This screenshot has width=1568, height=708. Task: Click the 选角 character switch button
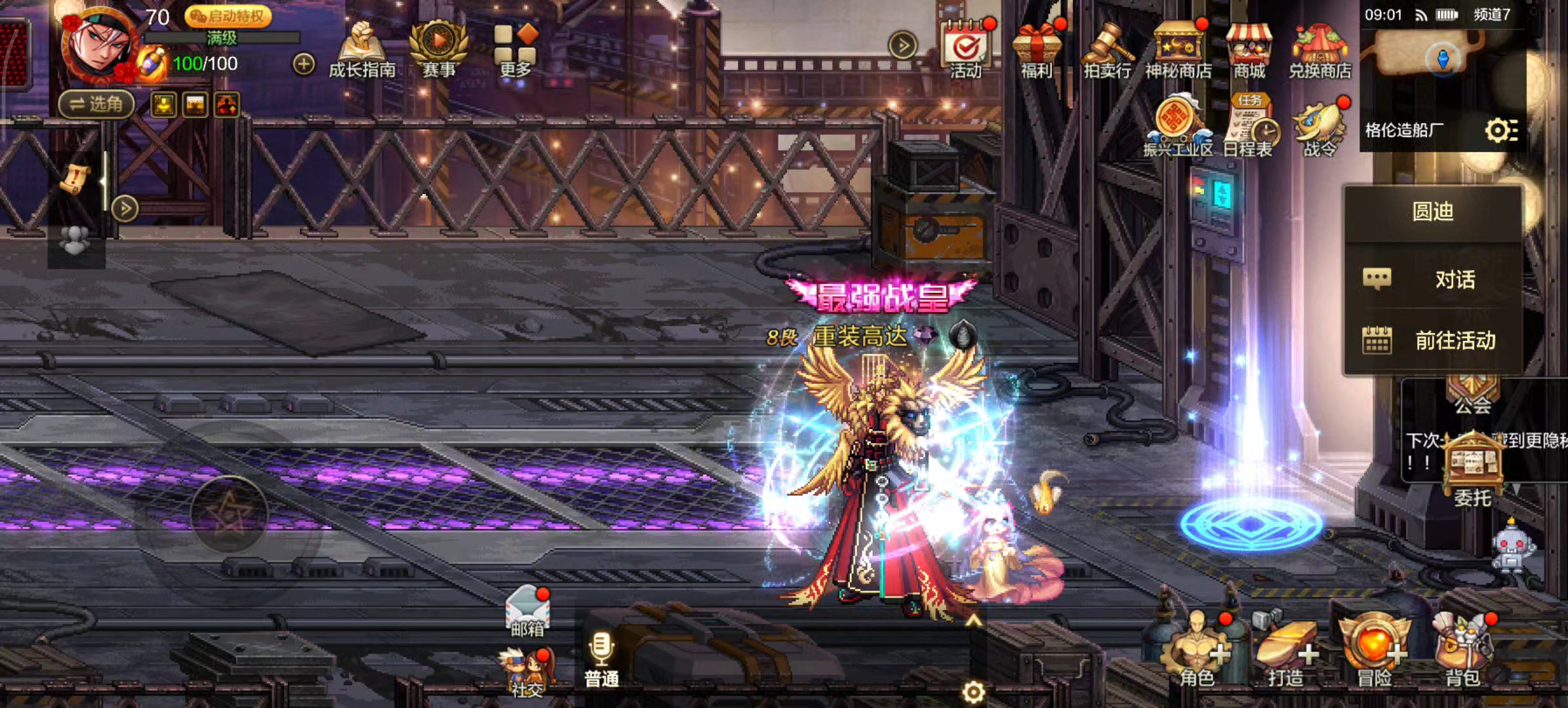click(x=96, y=104)
